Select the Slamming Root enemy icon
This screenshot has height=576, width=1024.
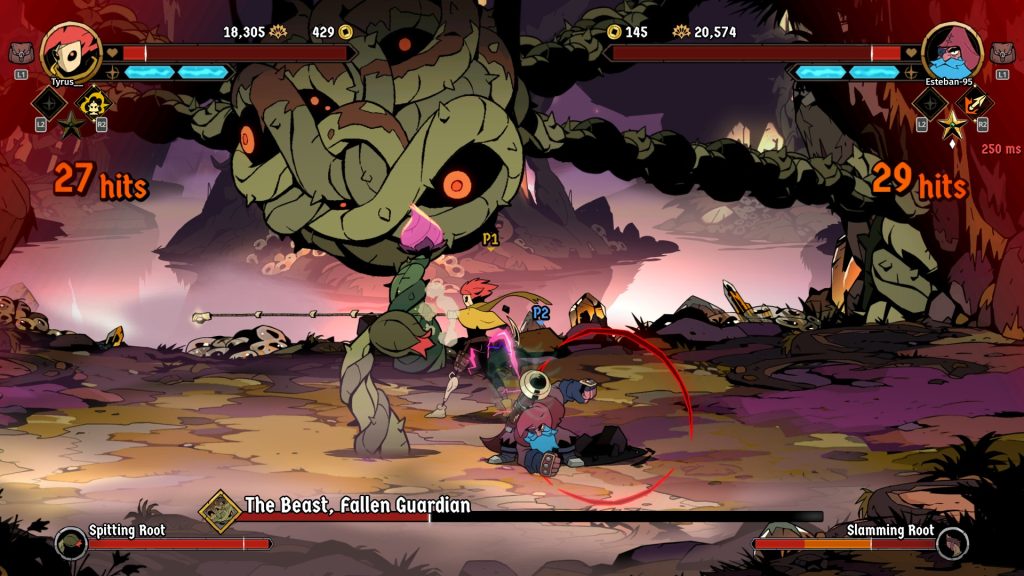pos(952,543)
